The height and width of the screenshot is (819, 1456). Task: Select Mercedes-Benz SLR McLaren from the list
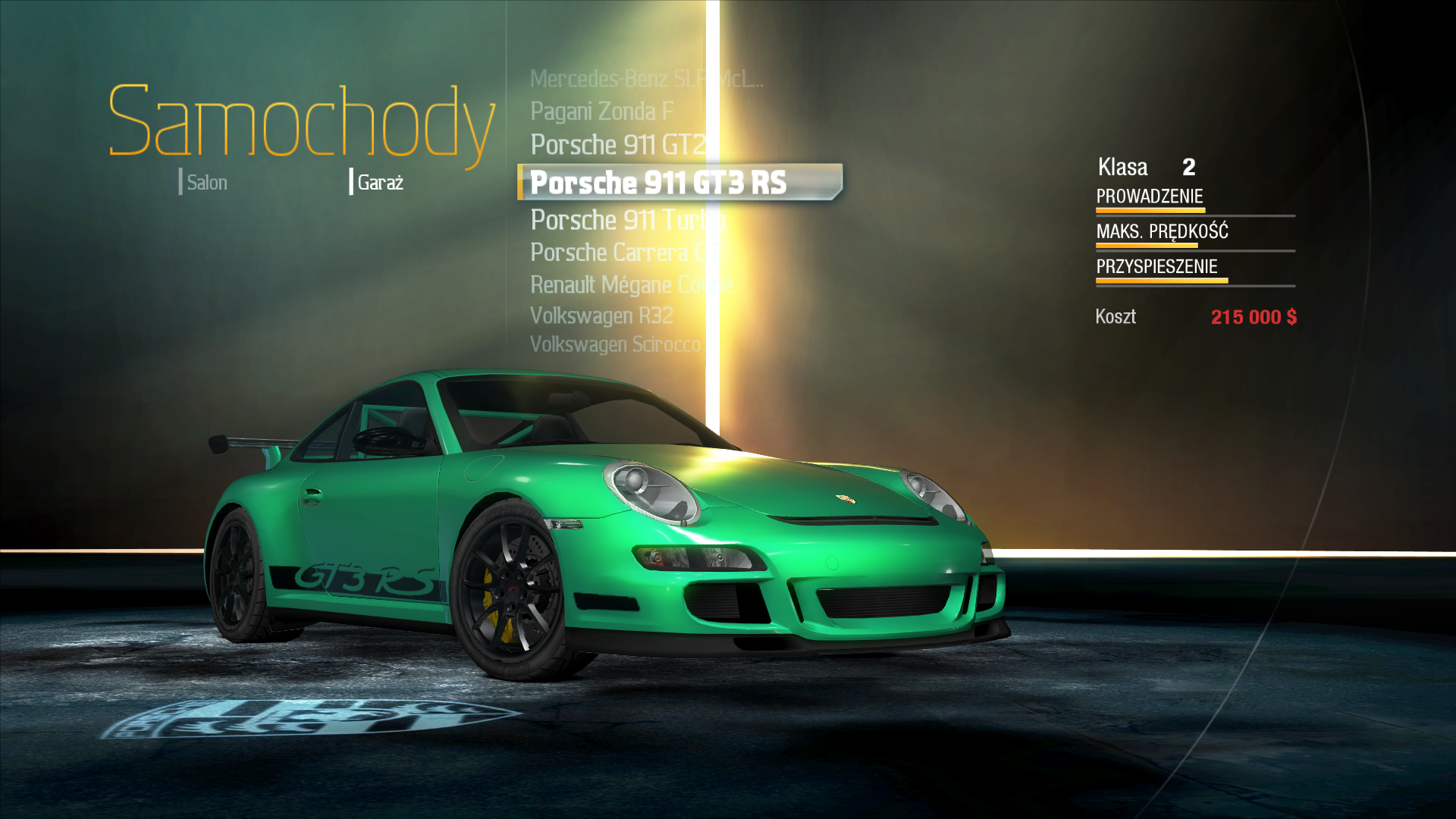[645, 79]
